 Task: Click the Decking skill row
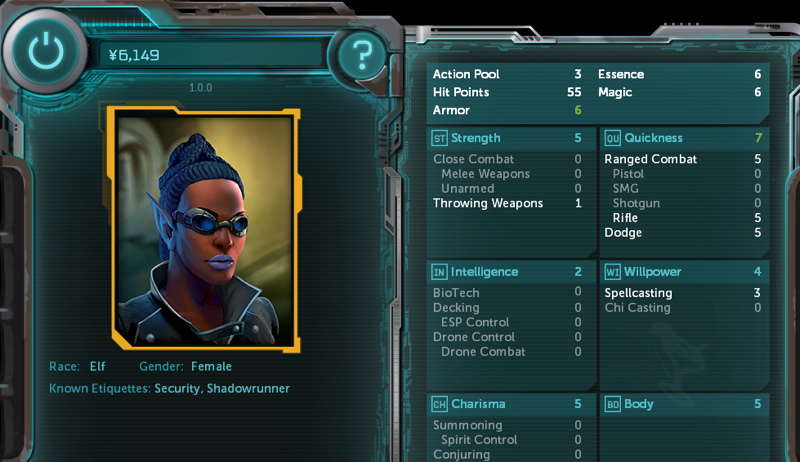click(507, 308)
